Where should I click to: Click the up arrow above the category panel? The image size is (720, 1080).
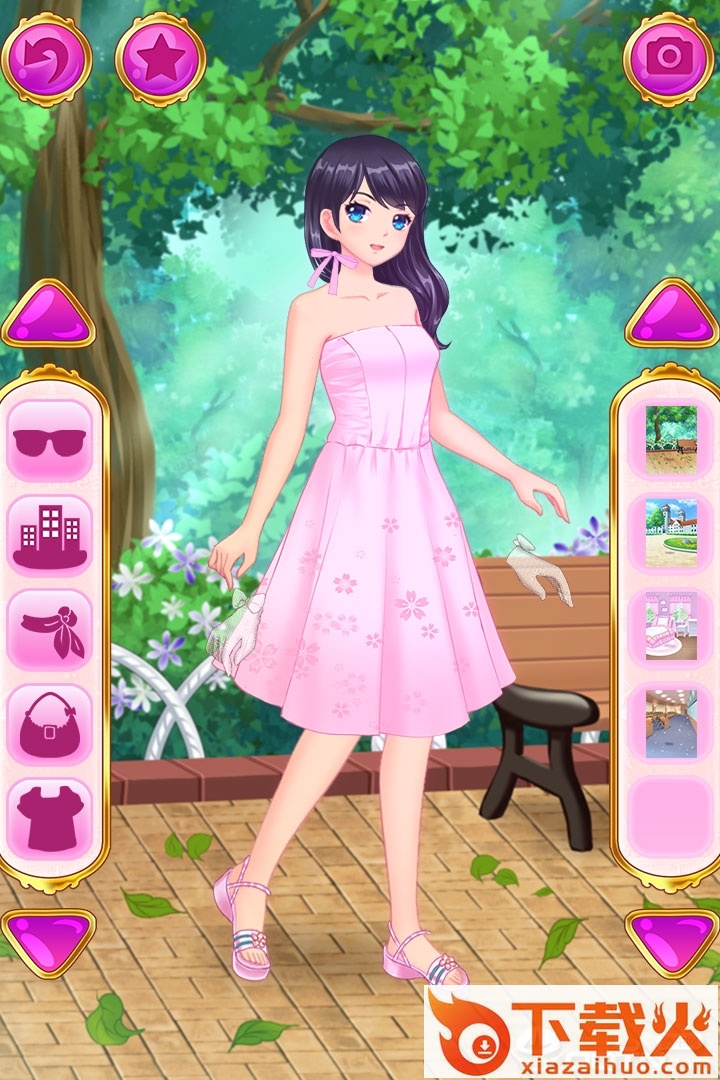click(x=48, y=318)
